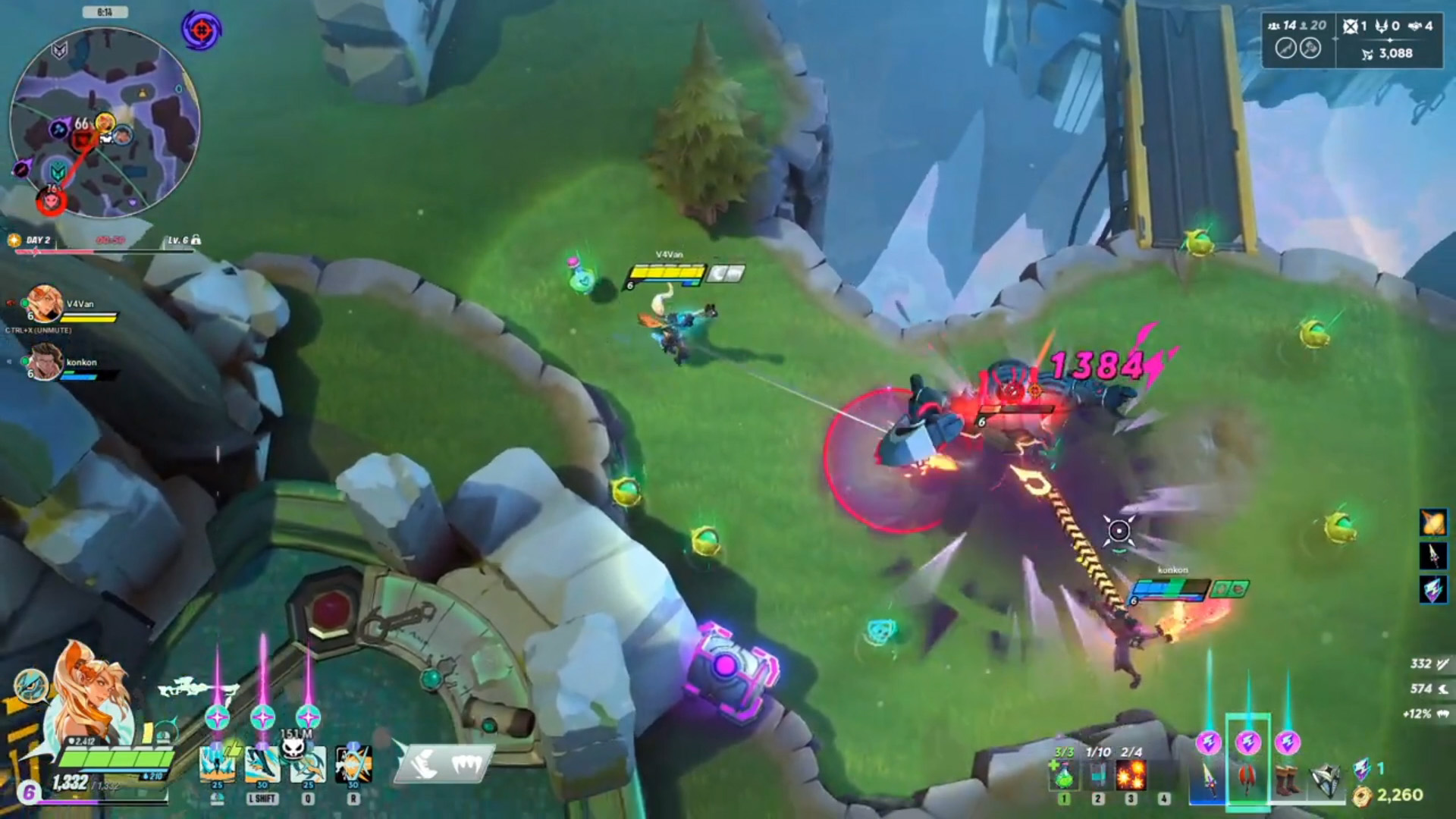Viewport: 1456px width, 819px height.
Task: Select teammate konkon's portrait
Action: point(44,362)
